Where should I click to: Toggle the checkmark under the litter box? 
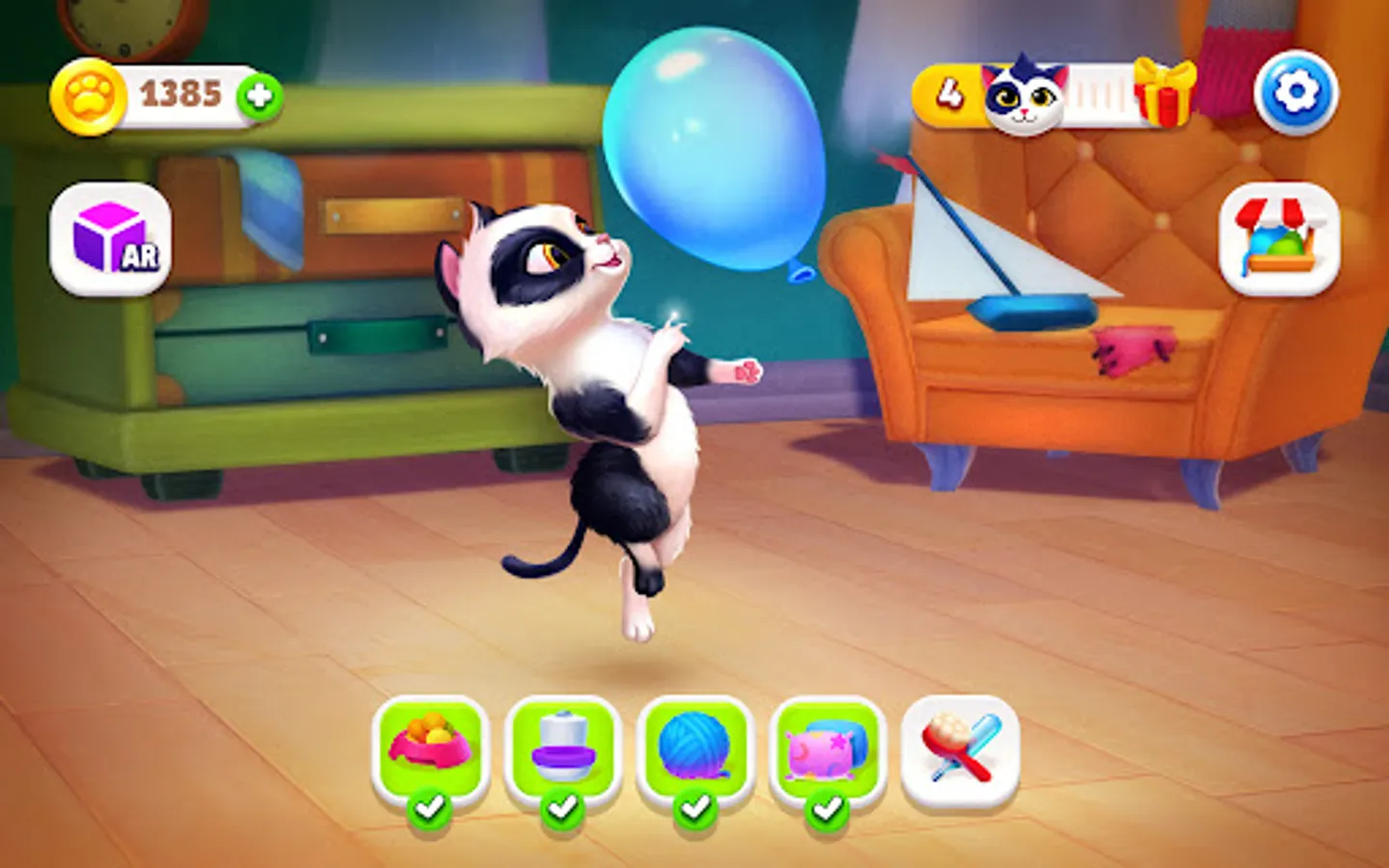coord(562,811)
